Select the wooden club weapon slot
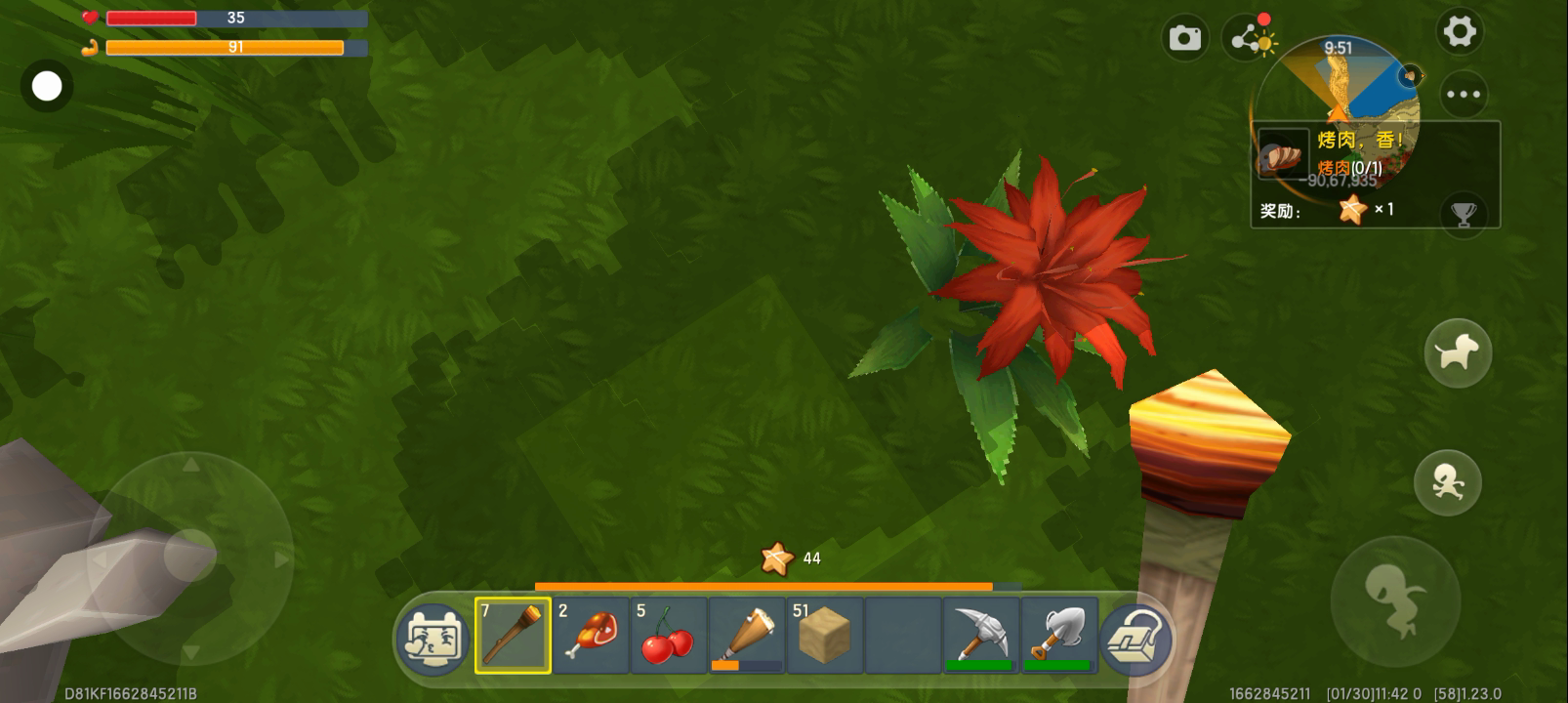Viewport: 1568px width, 703px height. click(747, 636)
